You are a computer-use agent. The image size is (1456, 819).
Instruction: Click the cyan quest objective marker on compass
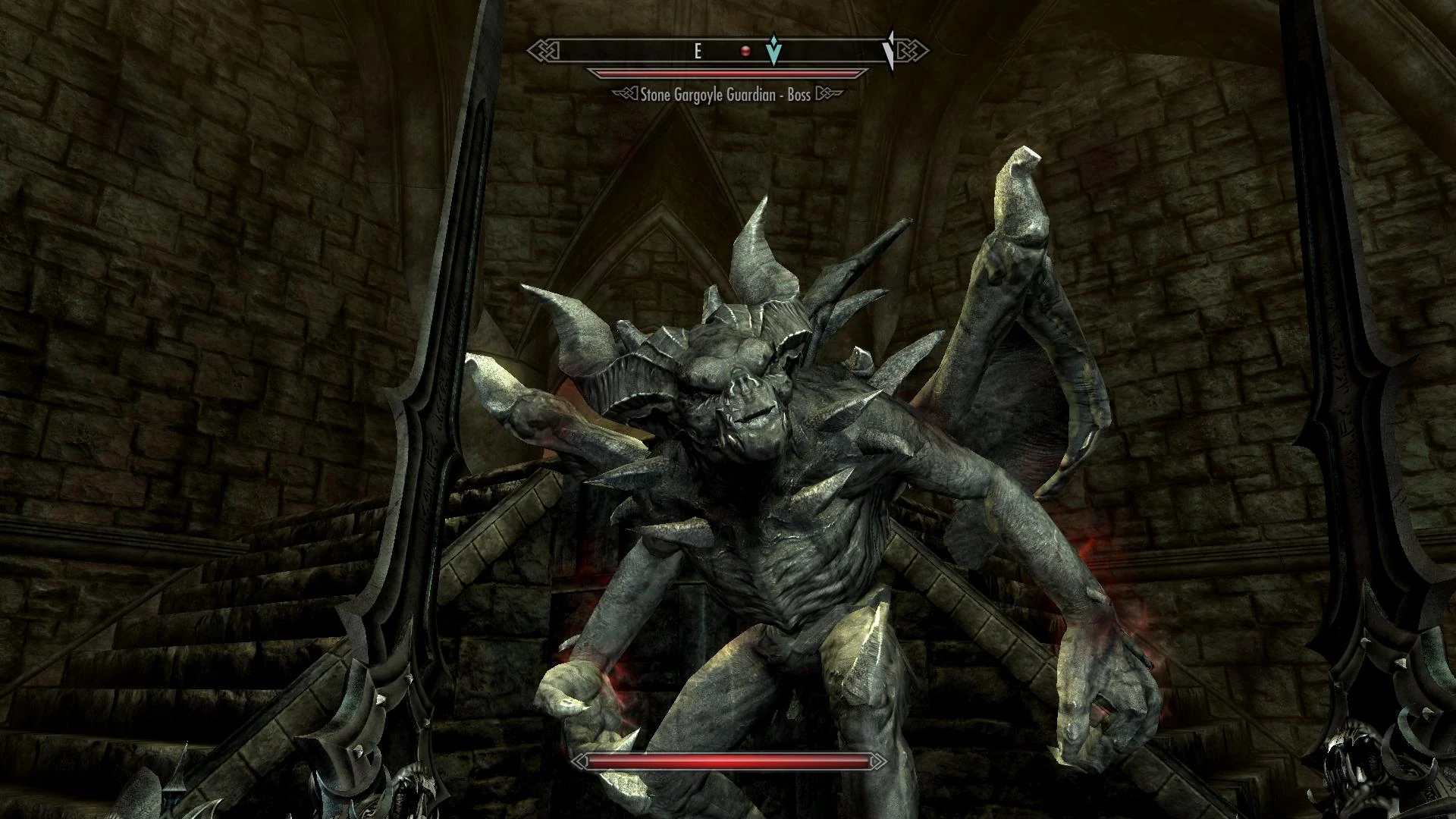click(x=772, y=52)
